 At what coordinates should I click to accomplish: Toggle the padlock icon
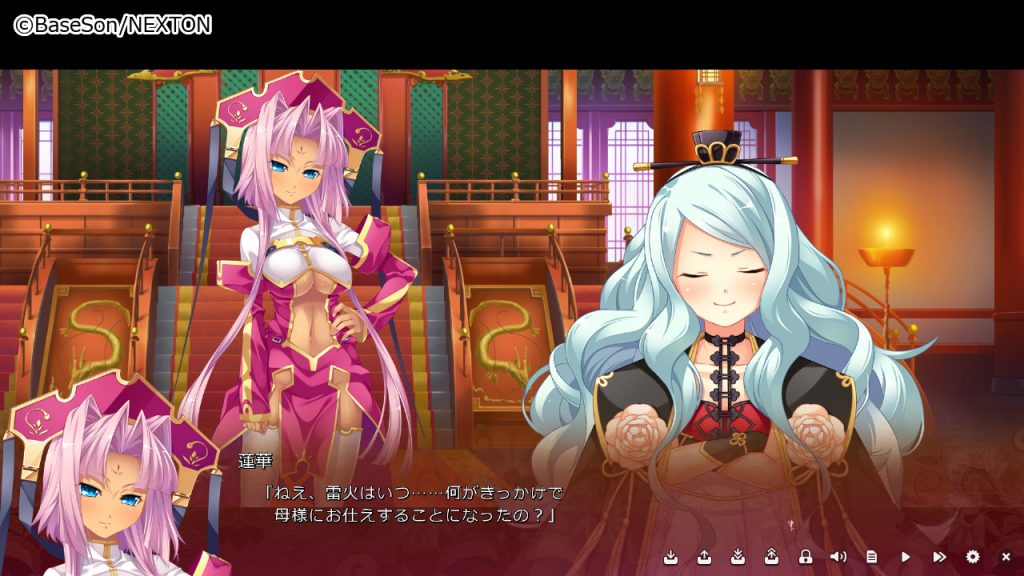click(x=805, y=556)
